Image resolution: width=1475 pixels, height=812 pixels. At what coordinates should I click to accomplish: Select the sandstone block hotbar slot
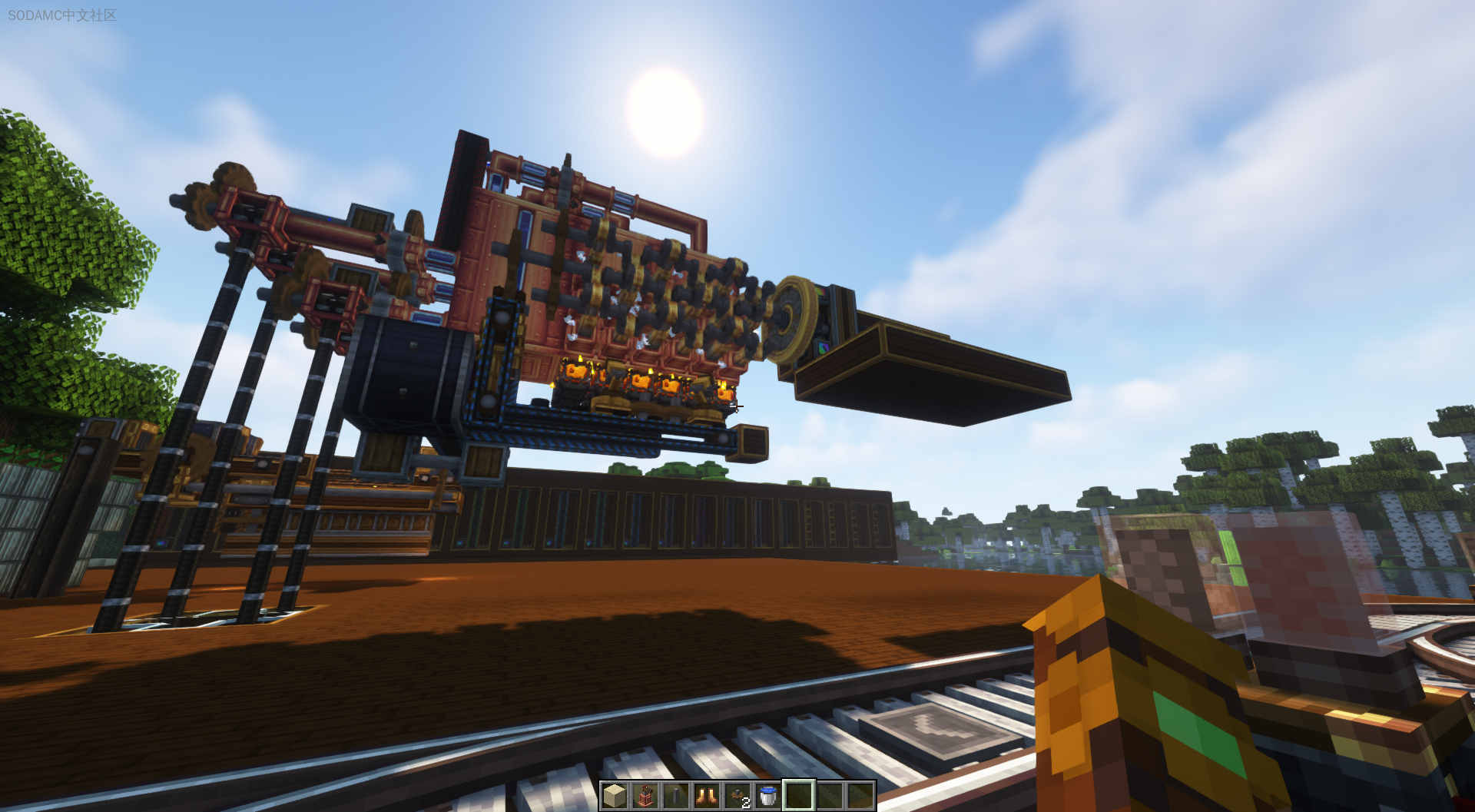615,796
